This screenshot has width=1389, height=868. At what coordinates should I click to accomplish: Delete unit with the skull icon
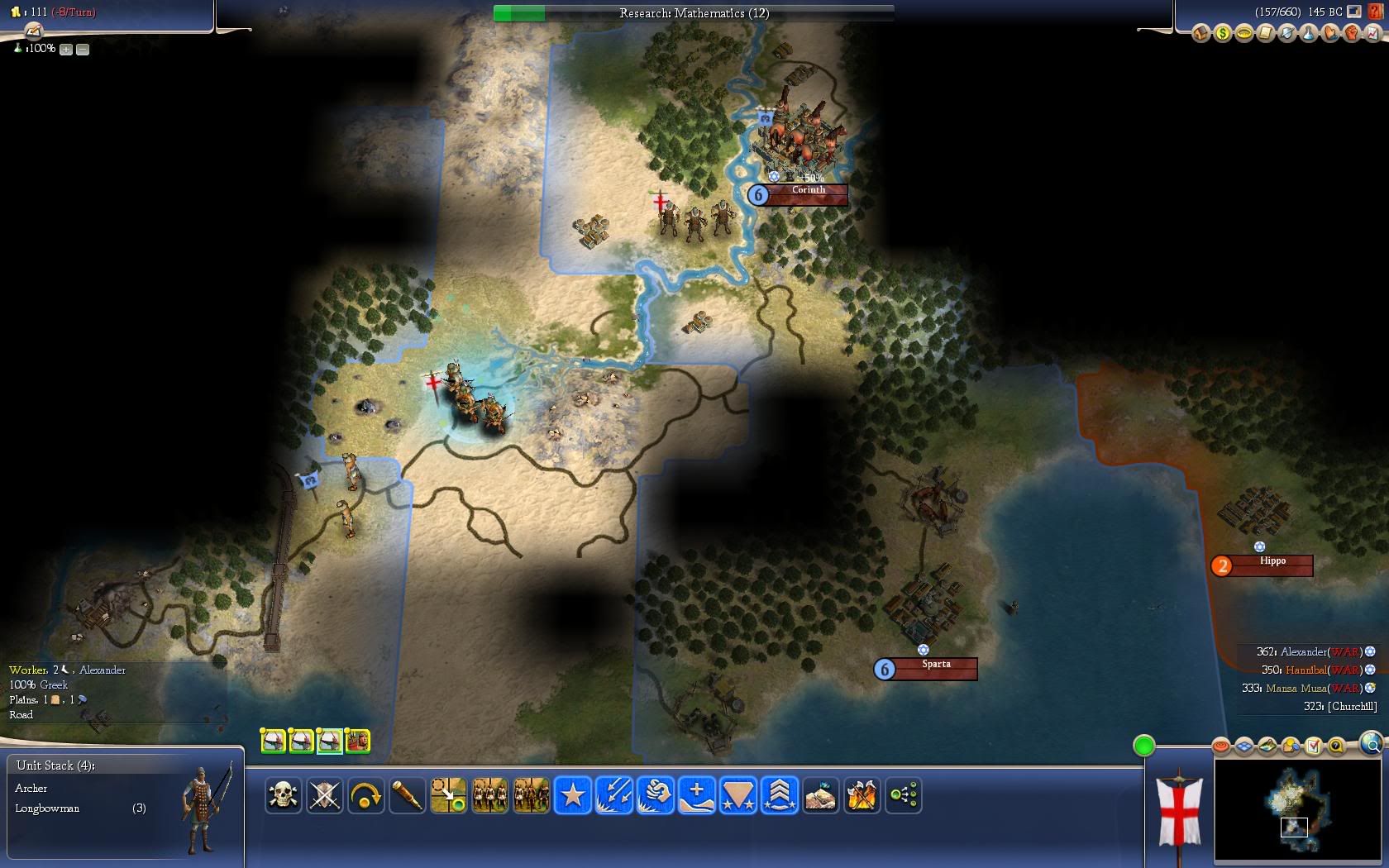click(283, 795)
